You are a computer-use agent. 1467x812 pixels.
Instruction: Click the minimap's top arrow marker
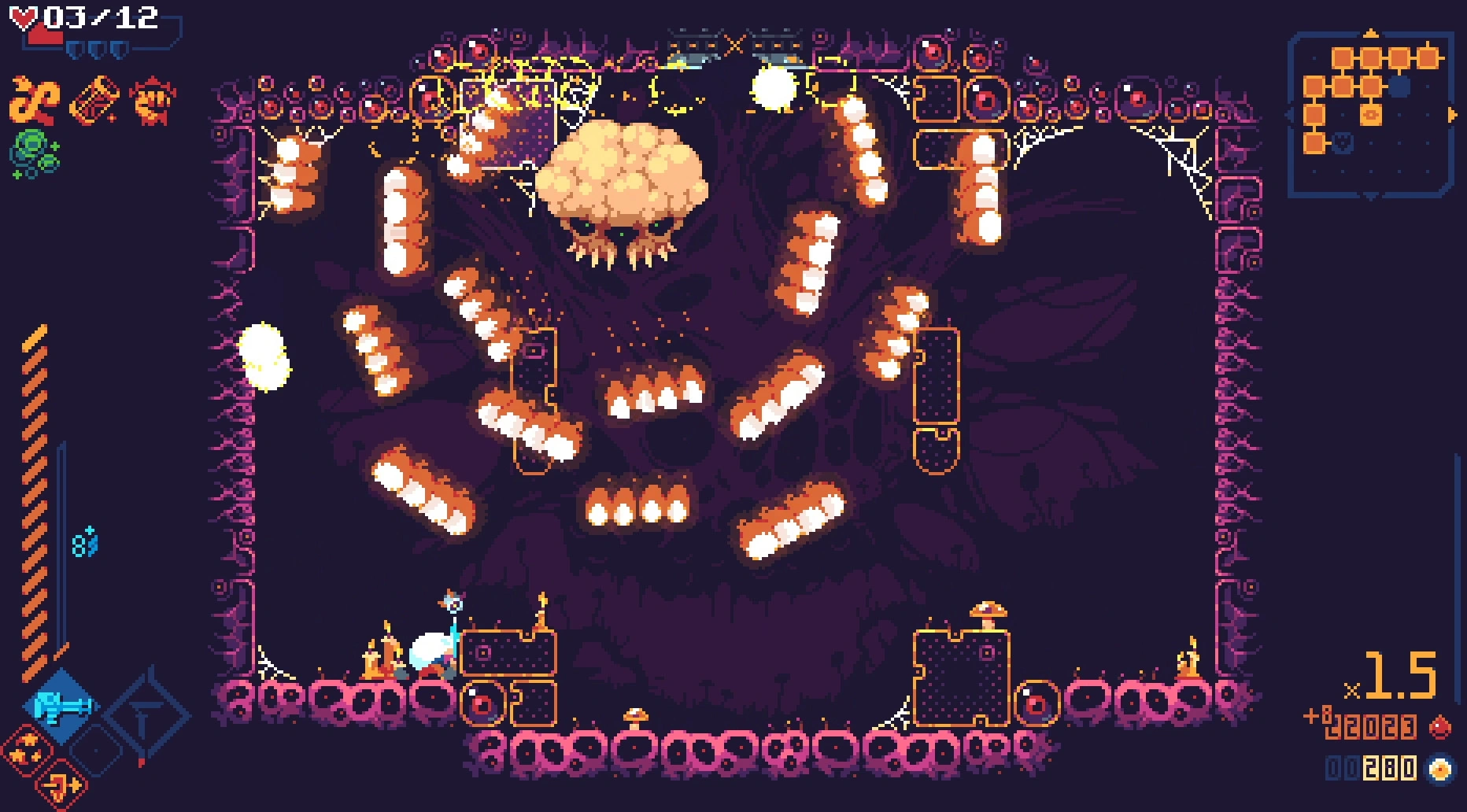tap(1371, 33)
